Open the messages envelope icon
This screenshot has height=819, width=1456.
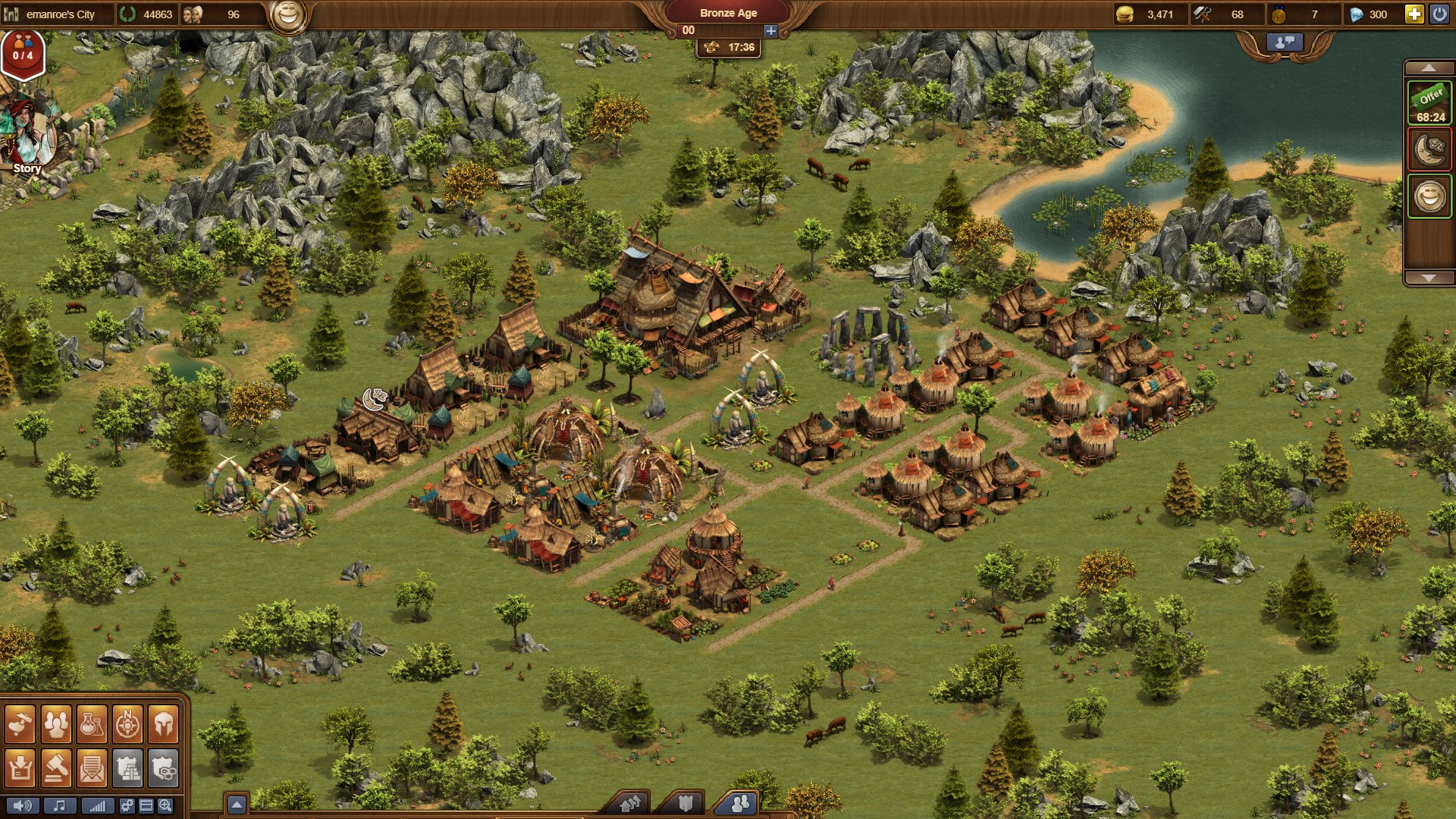[92, 768]
